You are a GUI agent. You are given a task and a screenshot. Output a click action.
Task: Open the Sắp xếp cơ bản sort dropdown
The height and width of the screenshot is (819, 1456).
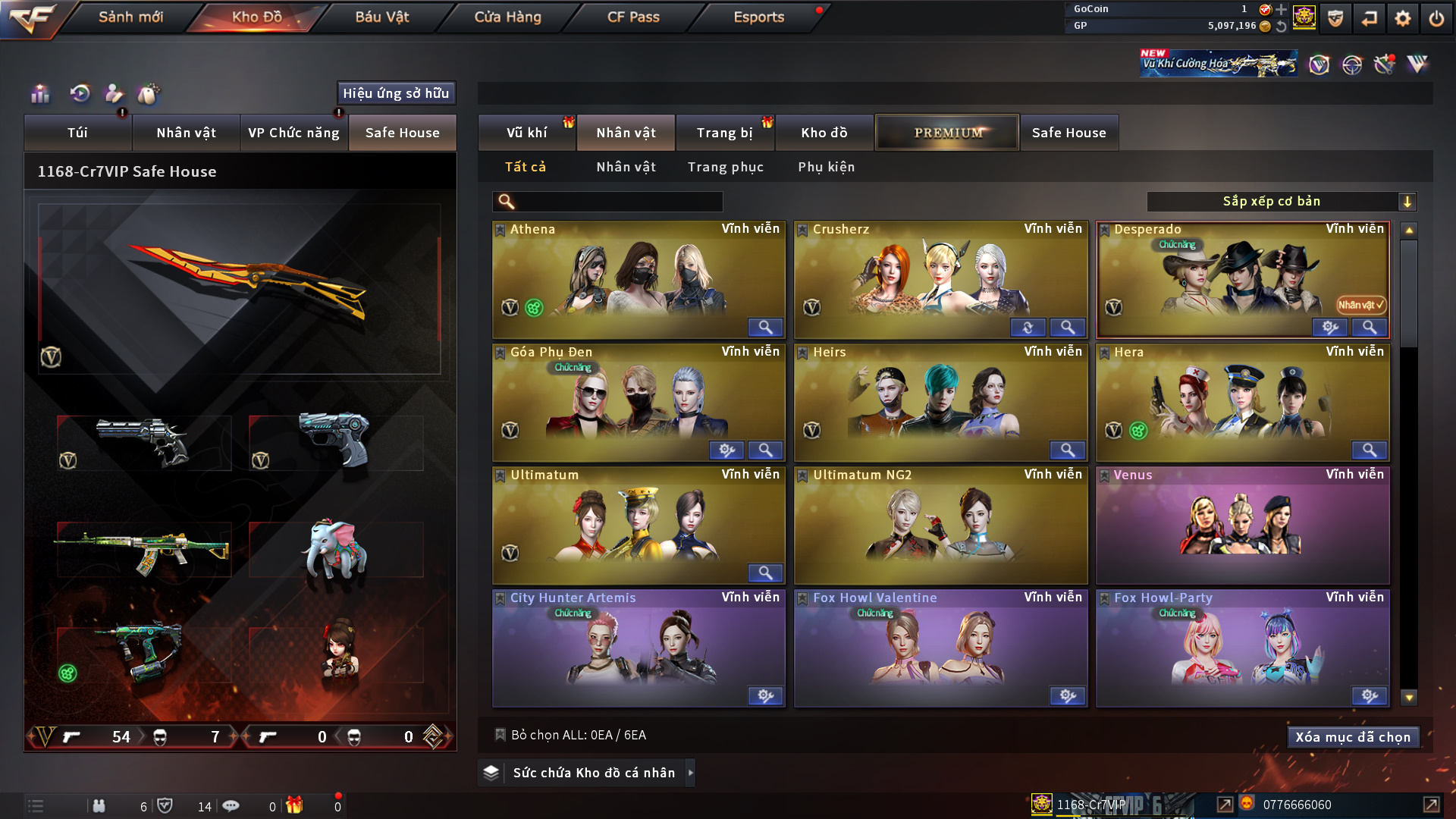(x=1281, y=201)
